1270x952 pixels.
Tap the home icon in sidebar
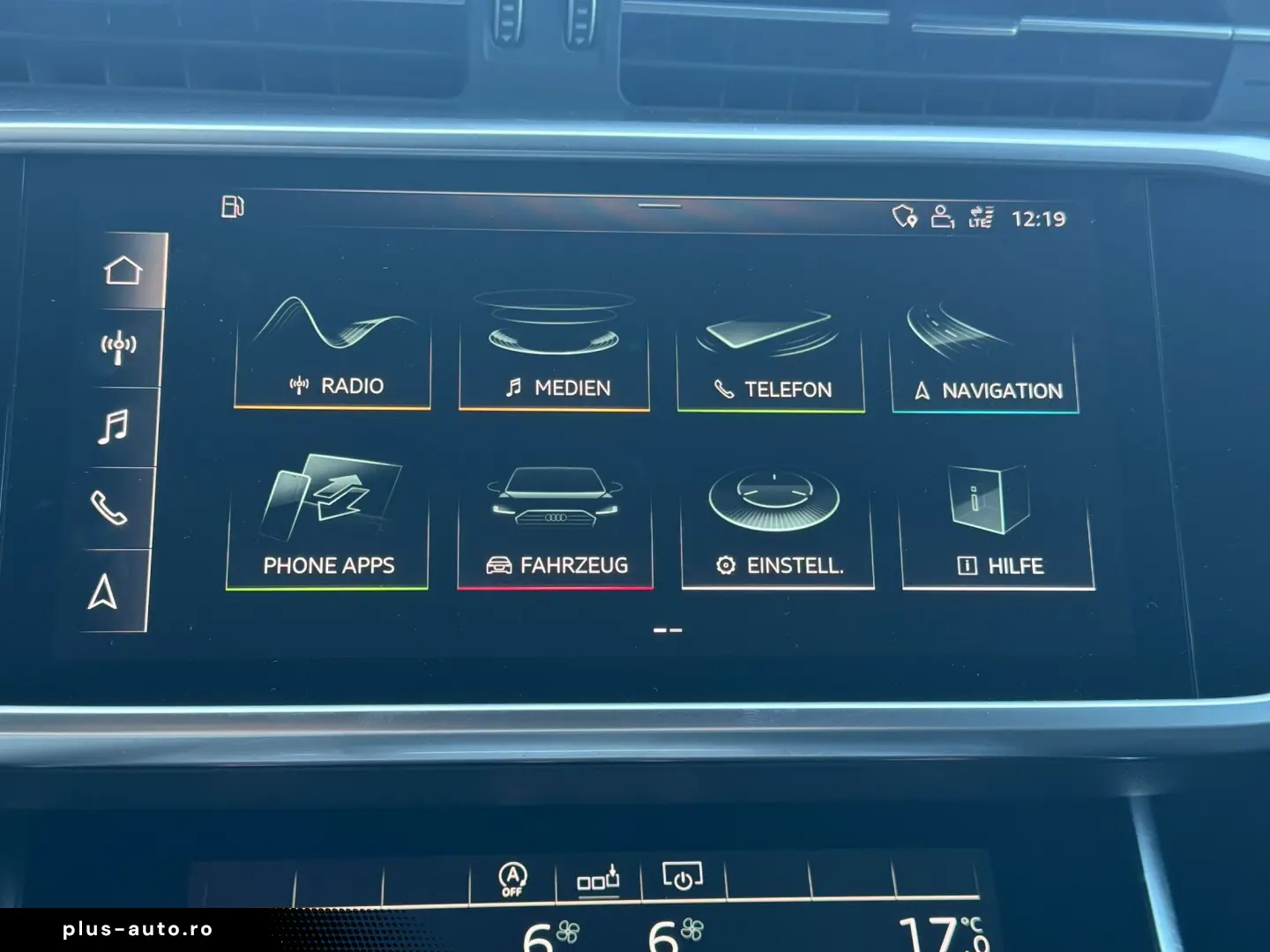click(x=123, y=270)
